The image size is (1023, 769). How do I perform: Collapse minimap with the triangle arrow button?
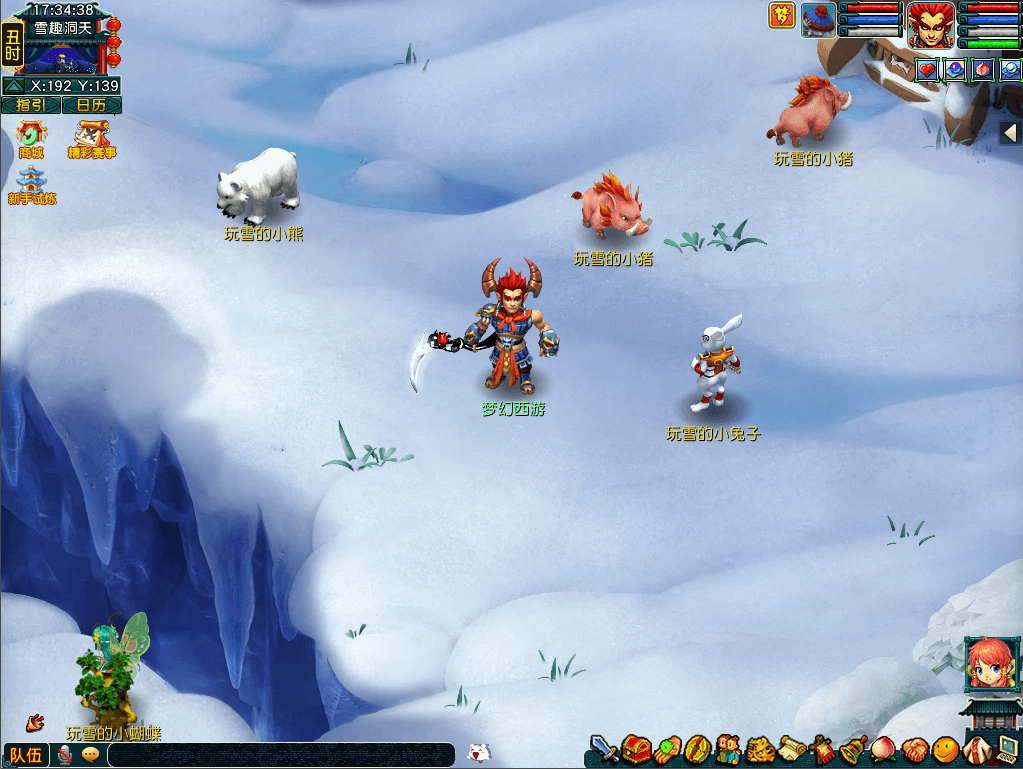tap(14, 86)
